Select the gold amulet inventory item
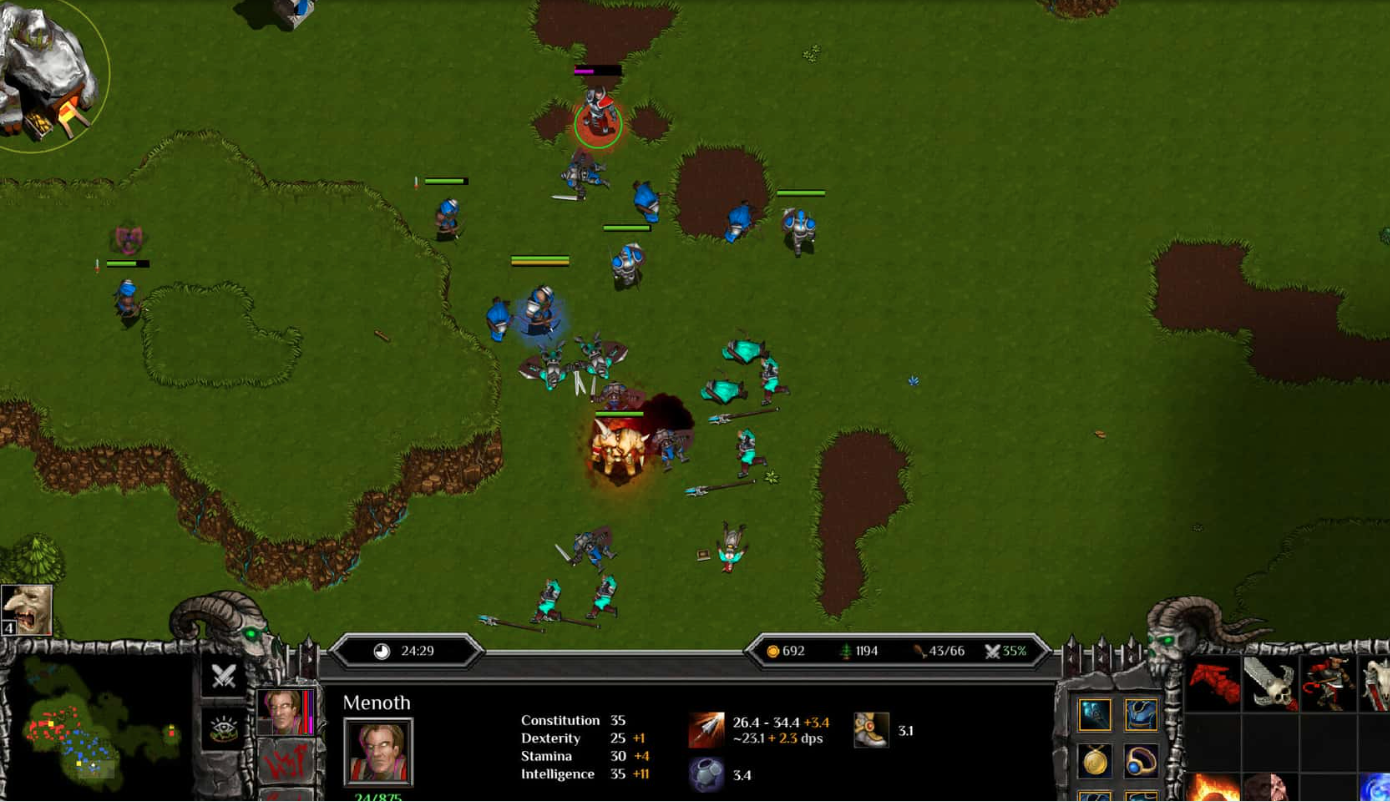The width and height of the screenshot is (1390, 802). [1094, 762]
